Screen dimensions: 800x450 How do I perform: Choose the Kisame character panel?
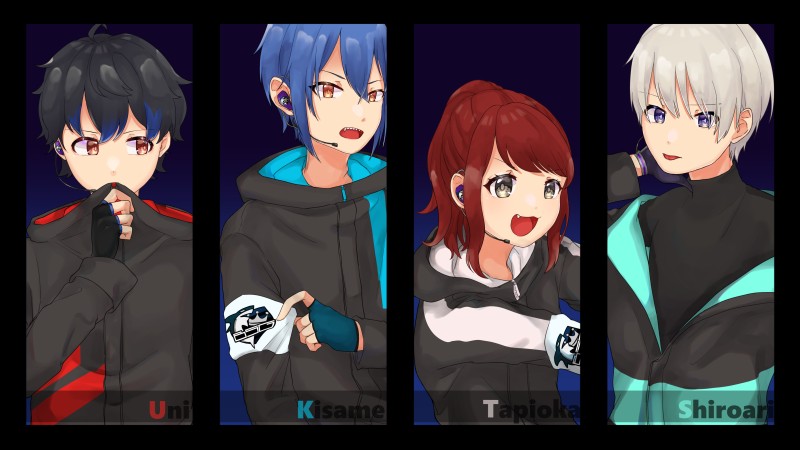(x=303, y=225)
